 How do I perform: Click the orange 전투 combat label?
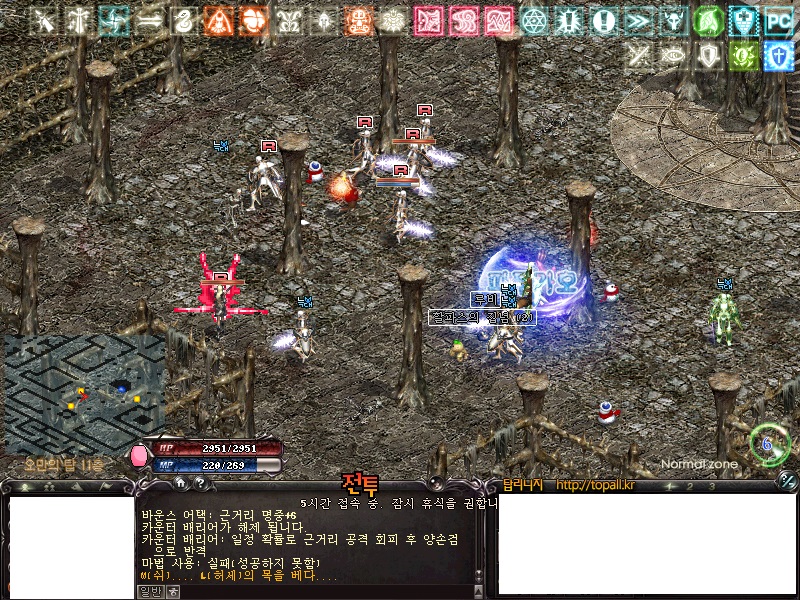click(360, 484)
